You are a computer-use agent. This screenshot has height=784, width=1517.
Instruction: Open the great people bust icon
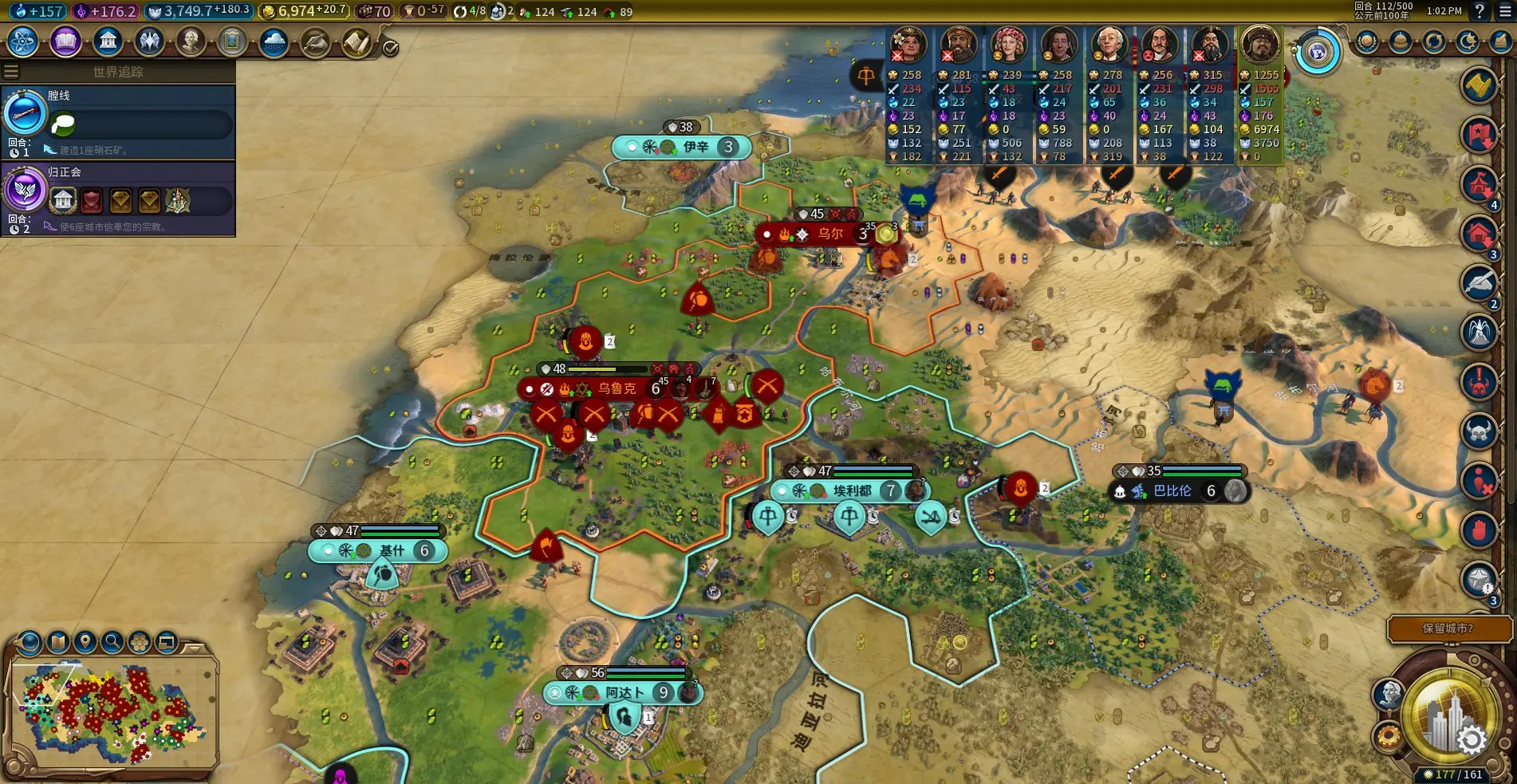point(191,41)
